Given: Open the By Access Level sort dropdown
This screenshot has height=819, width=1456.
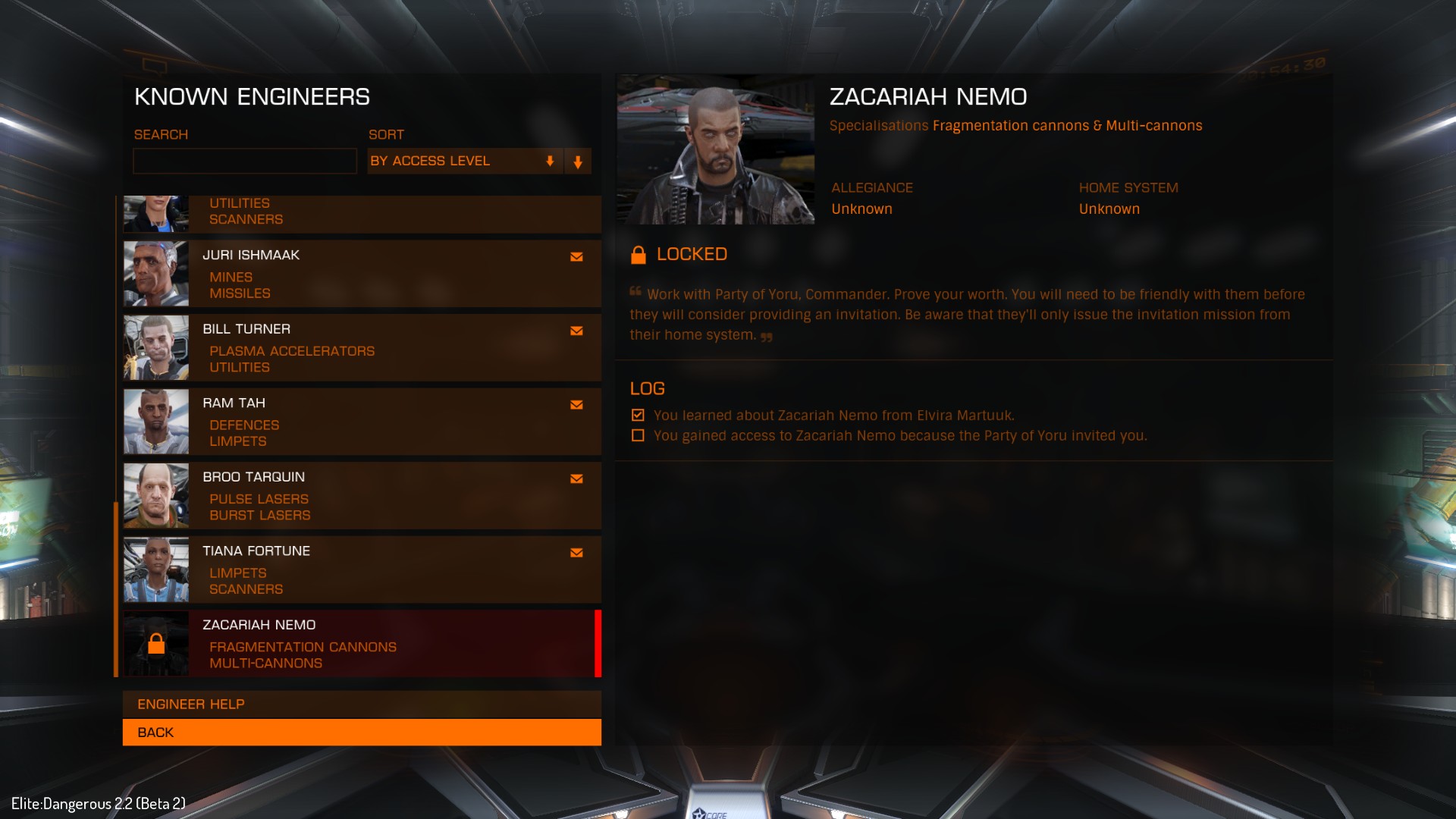Looking at the screenshot, I should click(x=464, y=161).
